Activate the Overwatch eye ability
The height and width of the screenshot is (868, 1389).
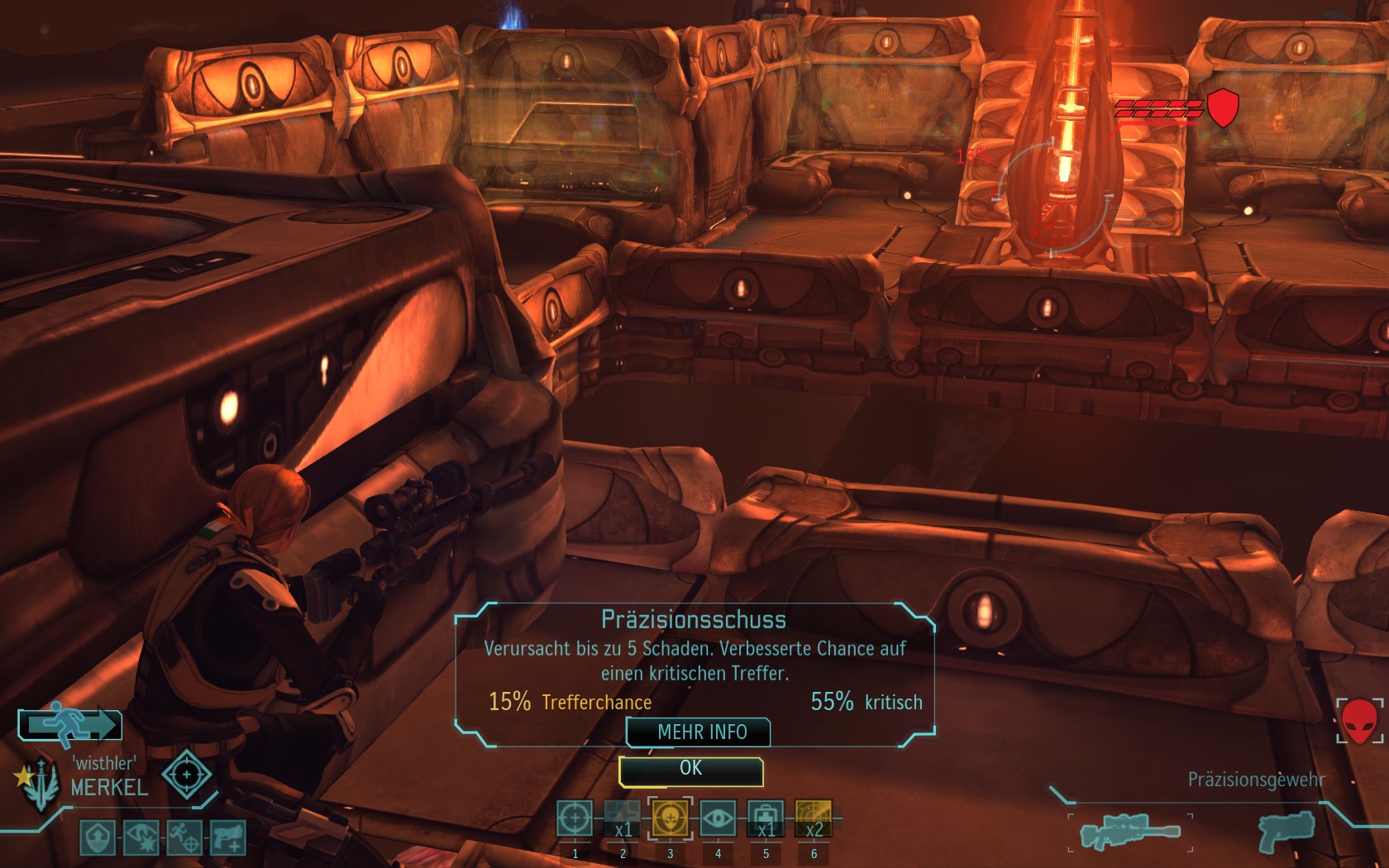pos(718,818)
